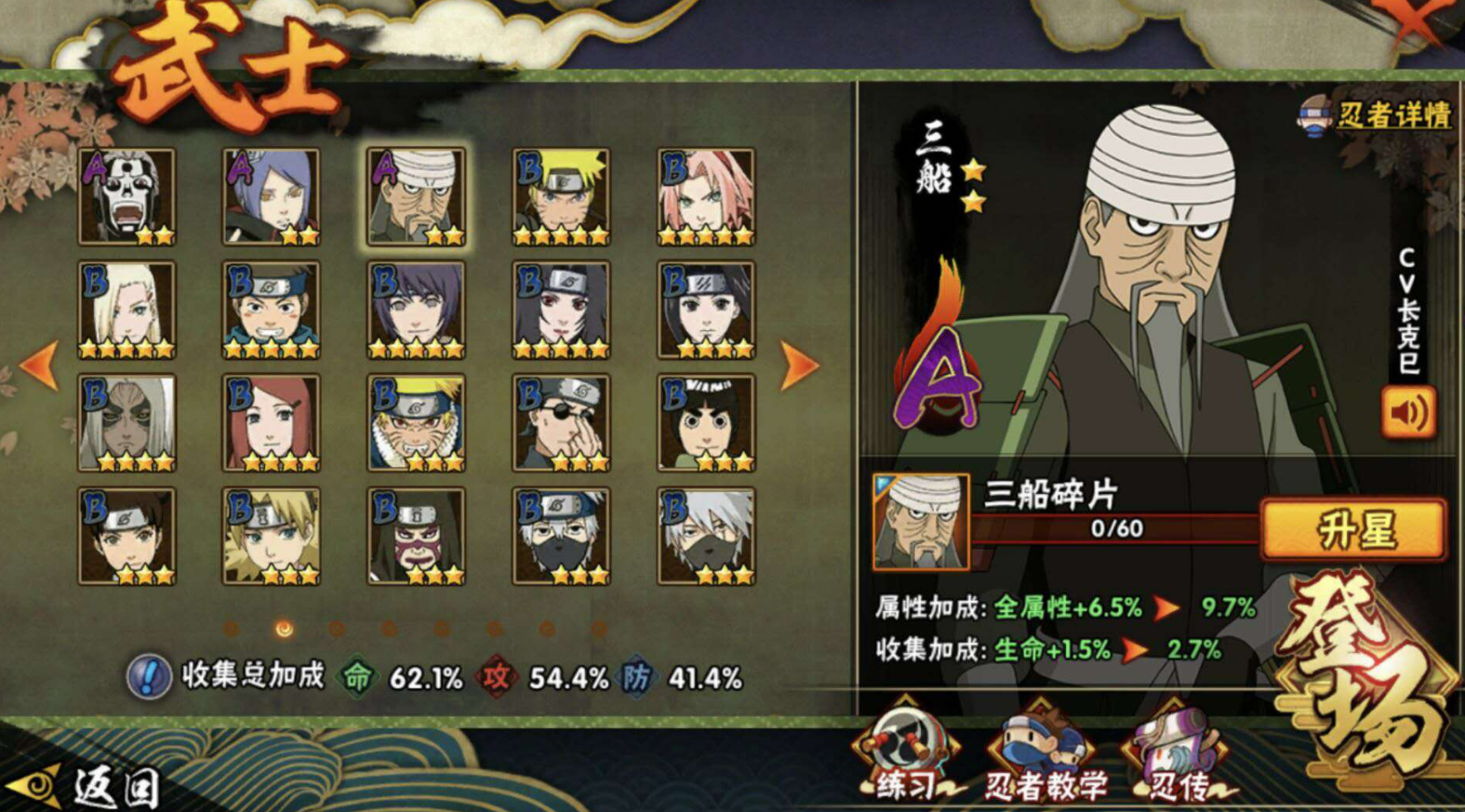Open the collection bonus info icon
The width and height of the screenshot is (1465, 812).
tap(149, 676)
